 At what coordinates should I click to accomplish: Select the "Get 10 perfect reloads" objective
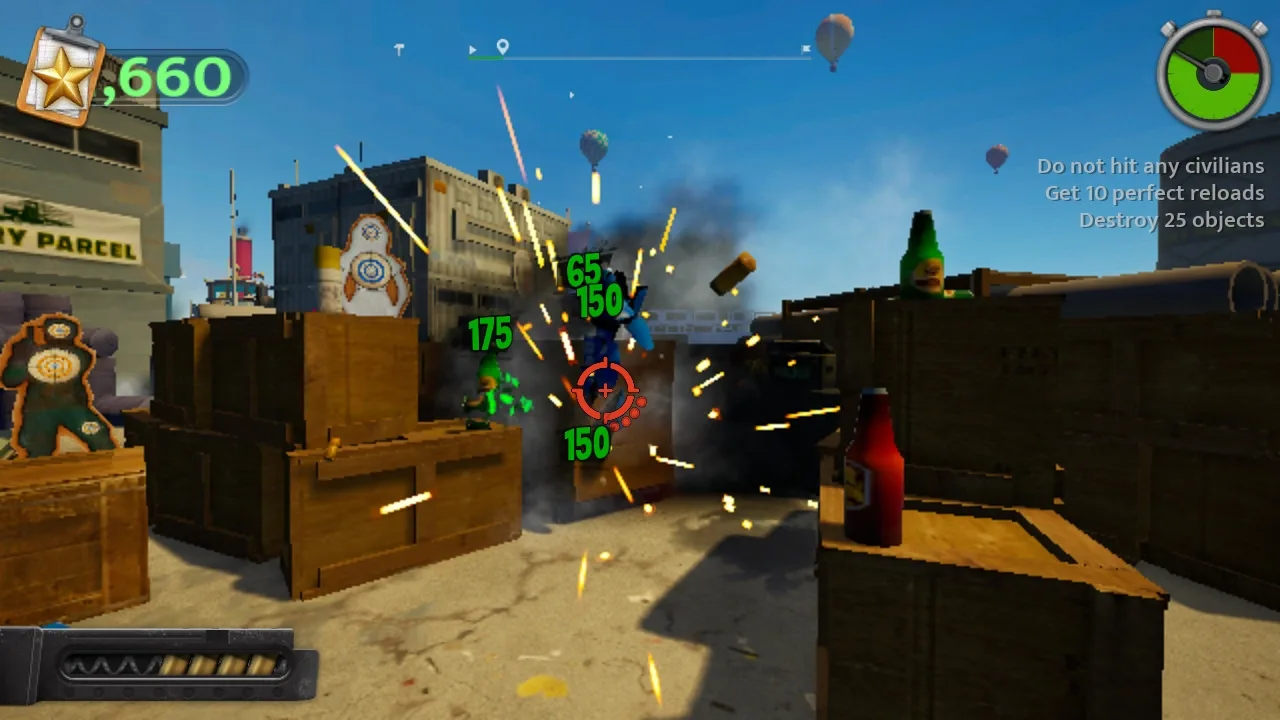[x=1154, y=193]
